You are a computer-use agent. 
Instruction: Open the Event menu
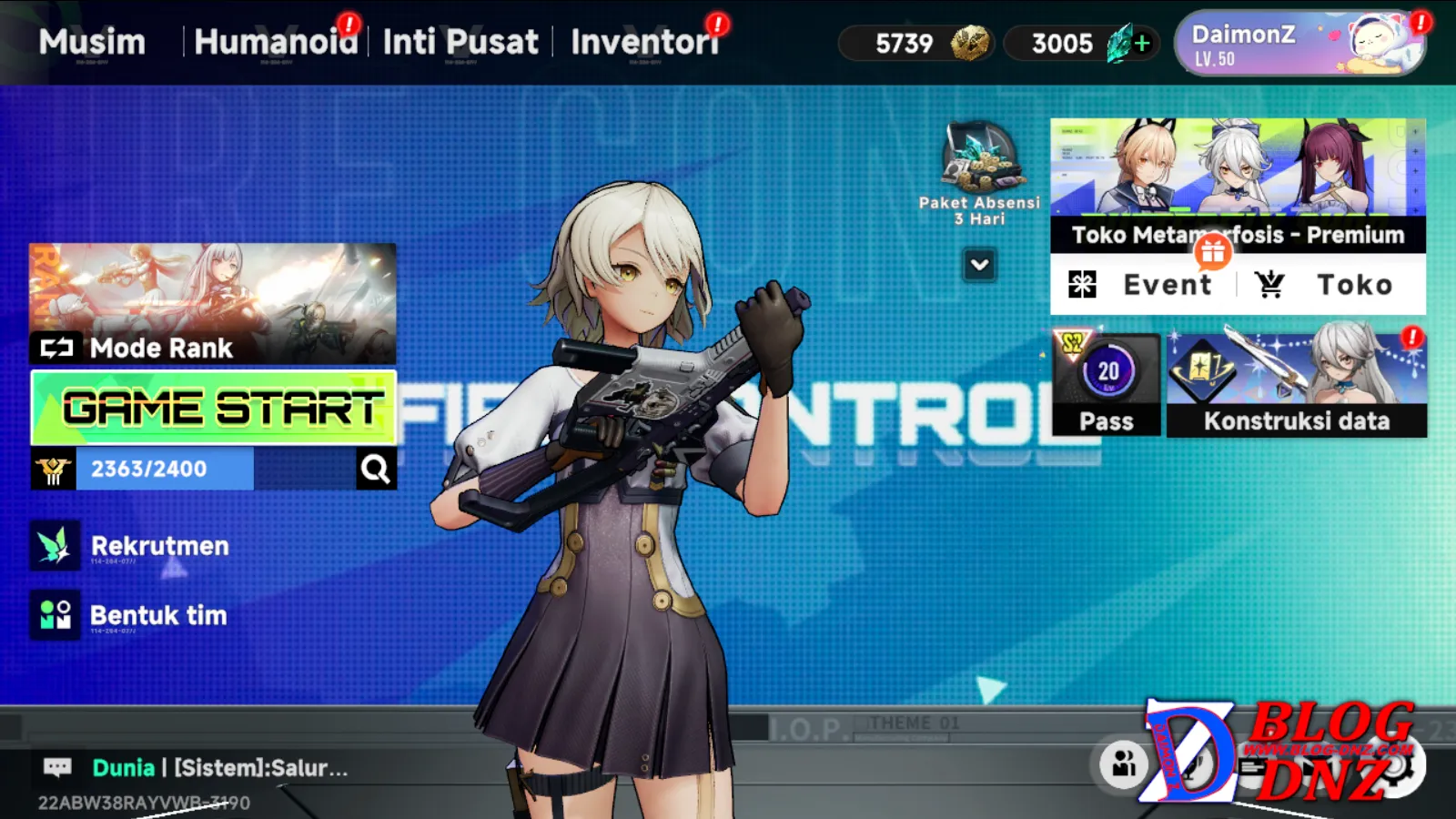point(1143,285)
